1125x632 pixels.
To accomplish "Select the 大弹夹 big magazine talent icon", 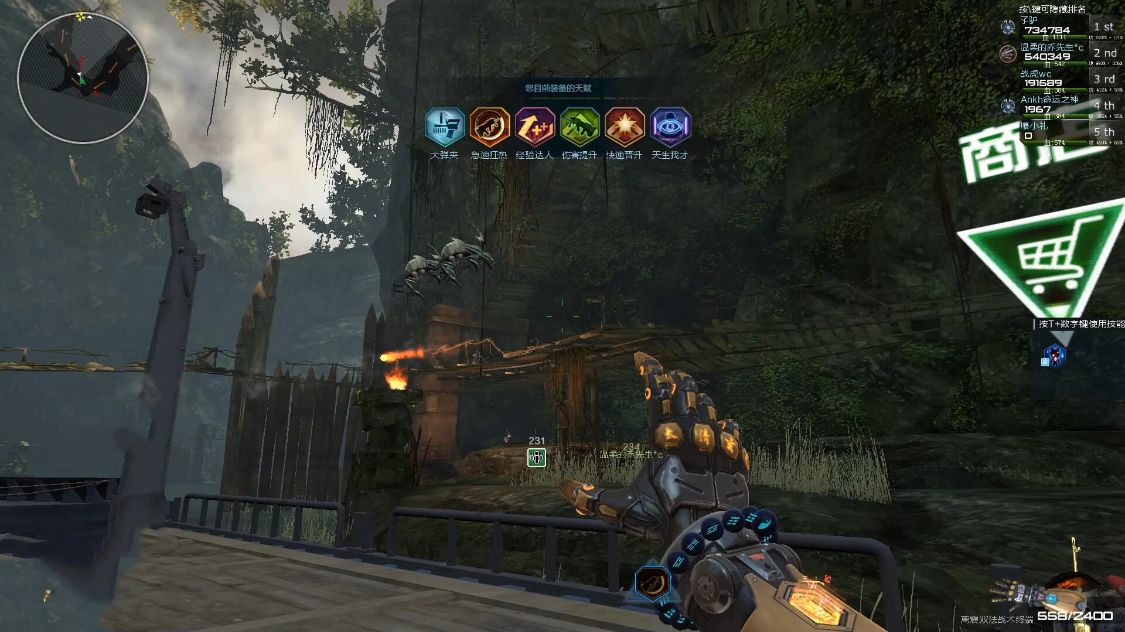I will (445, 127).
